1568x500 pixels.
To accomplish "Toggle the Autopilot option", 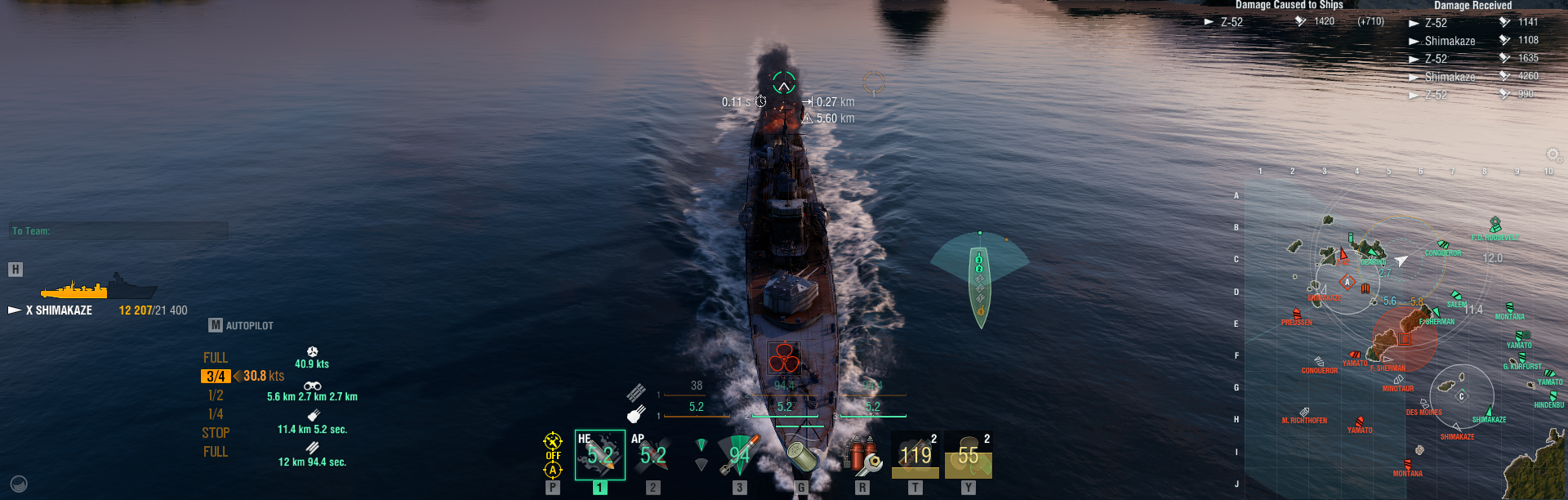I will pyautogui.click(x=242, y=325).
